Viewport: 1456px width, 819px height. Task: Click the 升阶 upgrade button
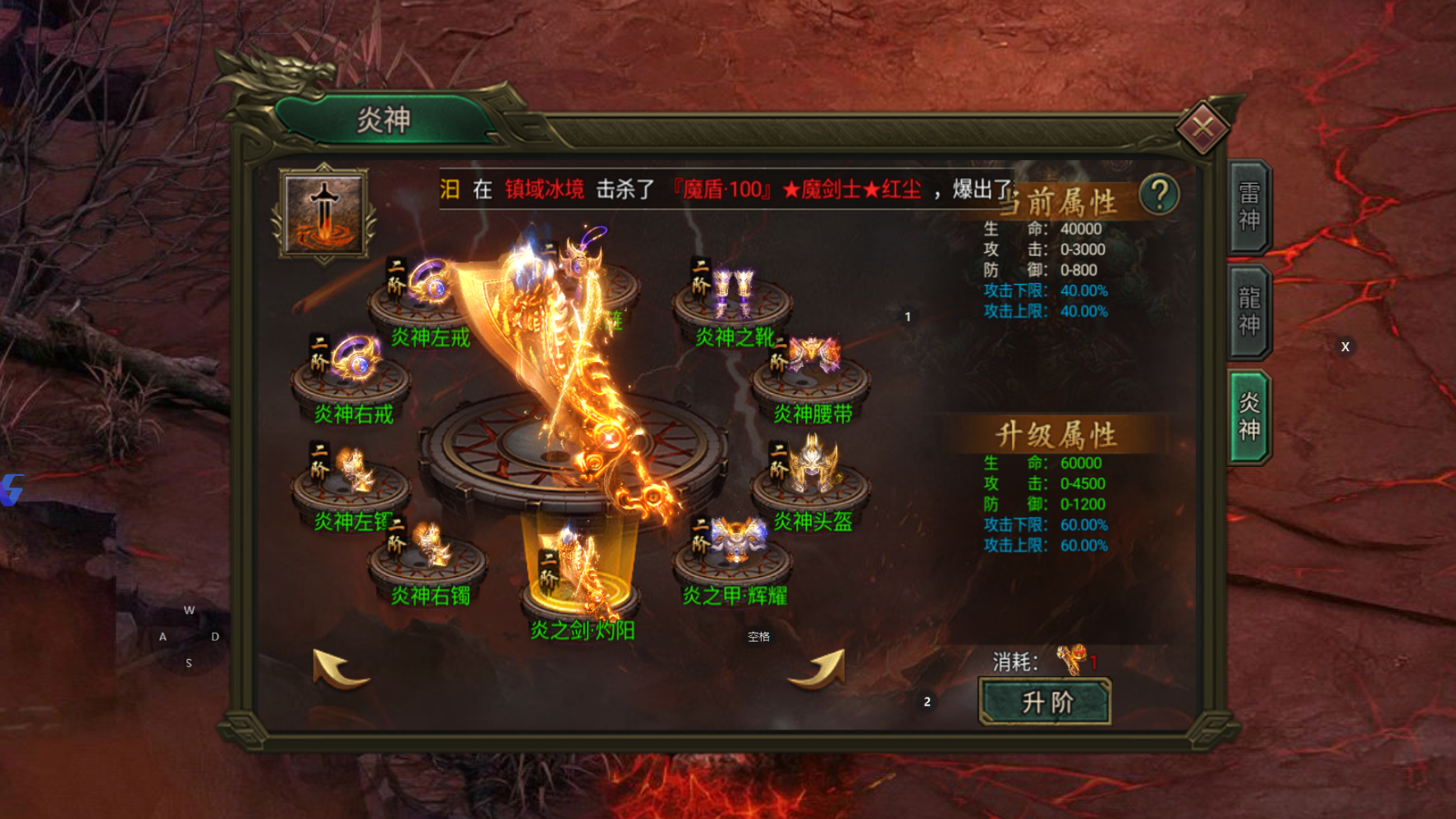tap(1045, 702)
